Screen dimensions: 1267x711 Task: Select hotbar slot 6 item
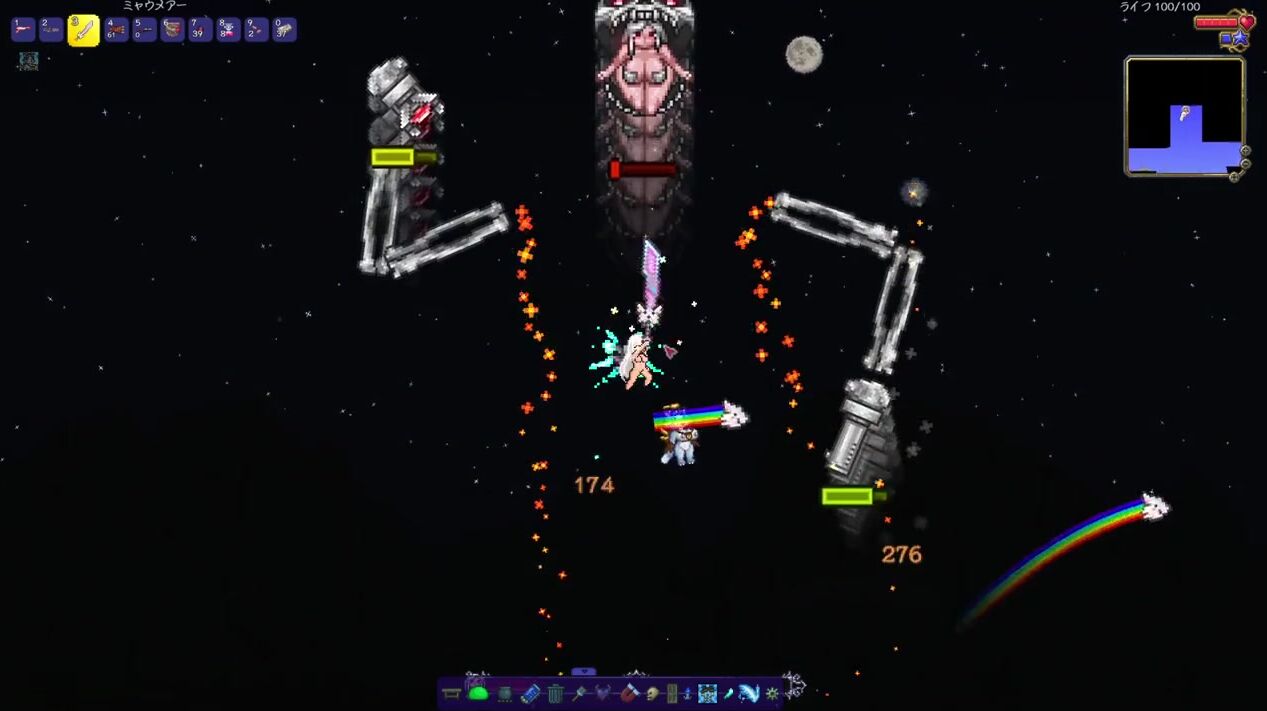(173, 30)
